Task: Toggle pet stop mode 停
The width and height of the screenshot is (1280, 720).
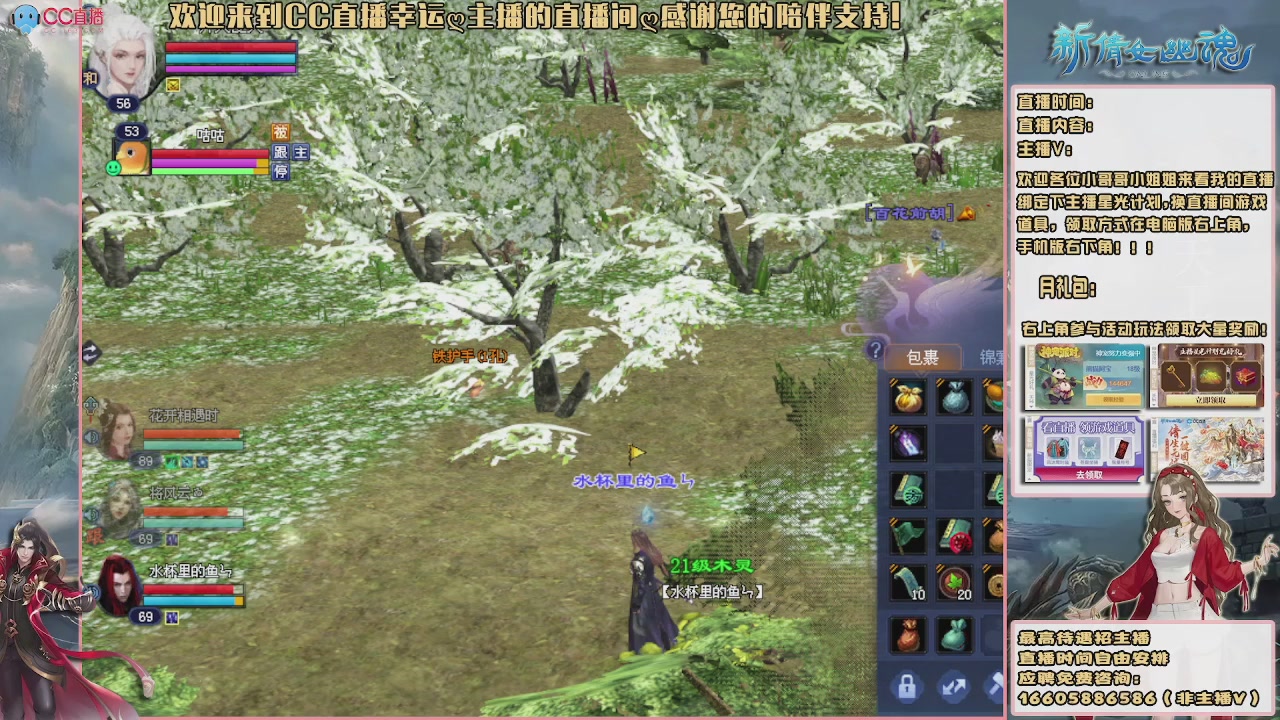Action: (281, 172)
